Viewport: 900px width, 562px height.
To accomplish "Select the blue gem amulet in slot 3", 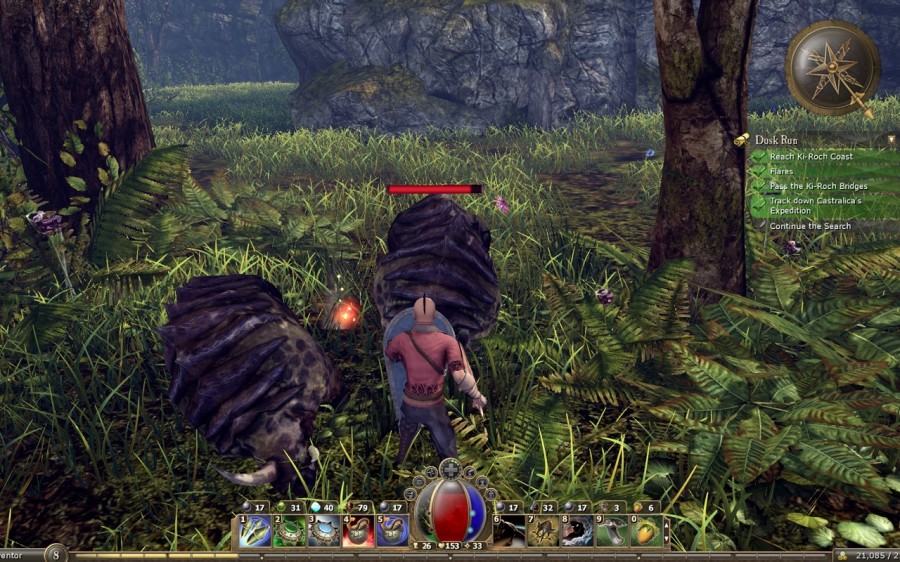I will point(324,530).
